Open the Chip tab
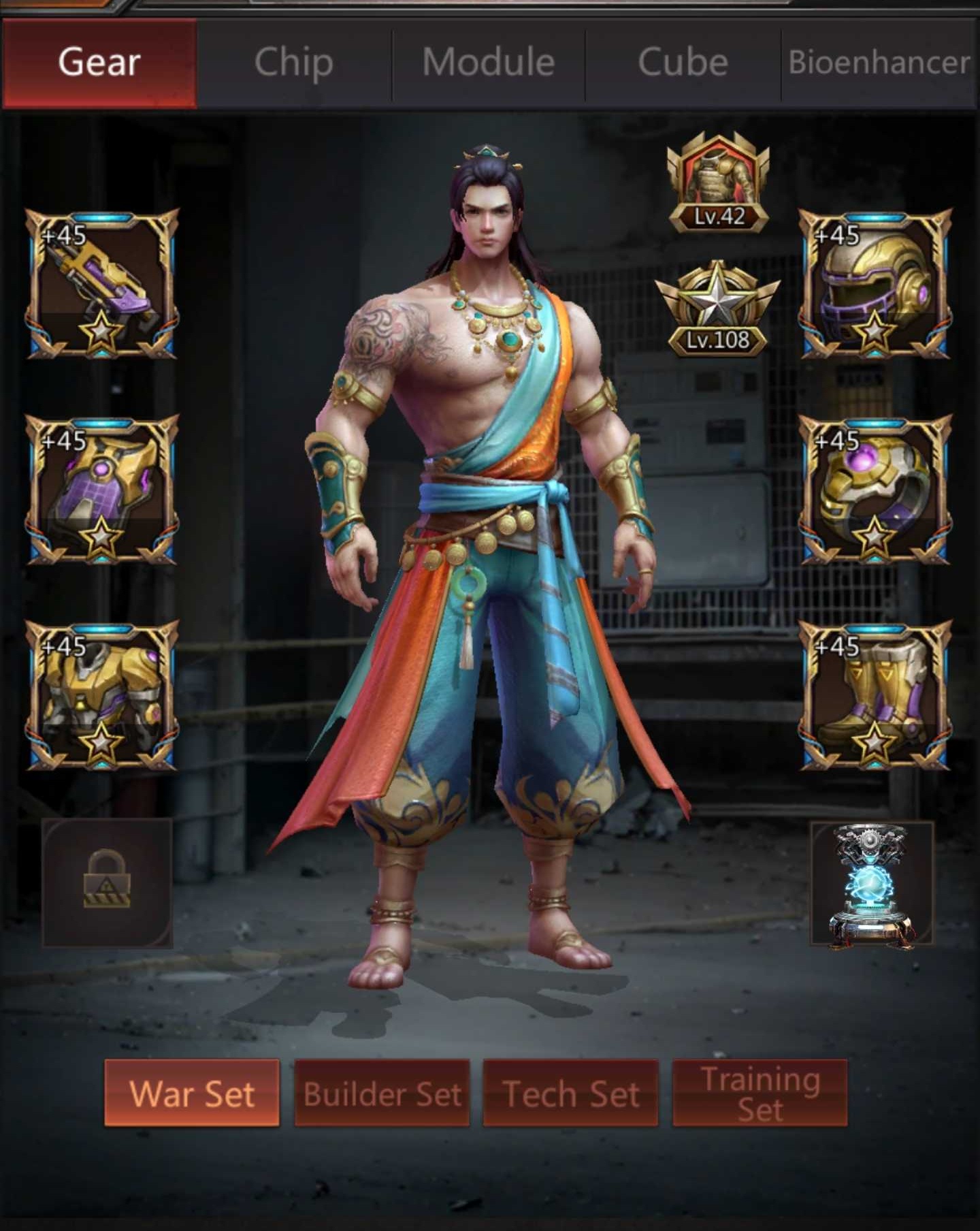The image size is (980, 1231). click(x=293, y=63)
